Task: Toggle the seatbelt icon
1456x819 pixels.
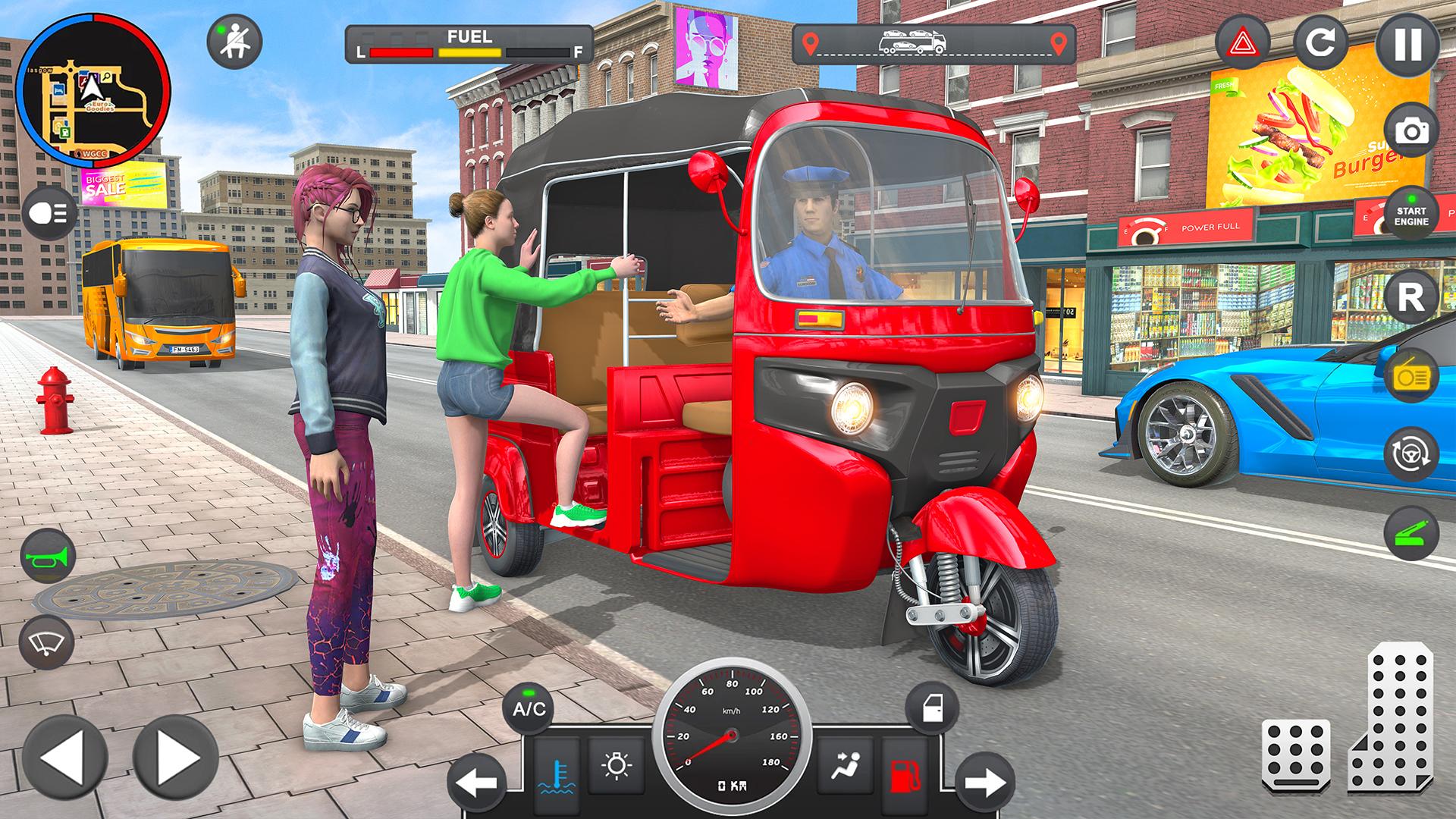Action: pyautogui.click(x=234, y=42)
